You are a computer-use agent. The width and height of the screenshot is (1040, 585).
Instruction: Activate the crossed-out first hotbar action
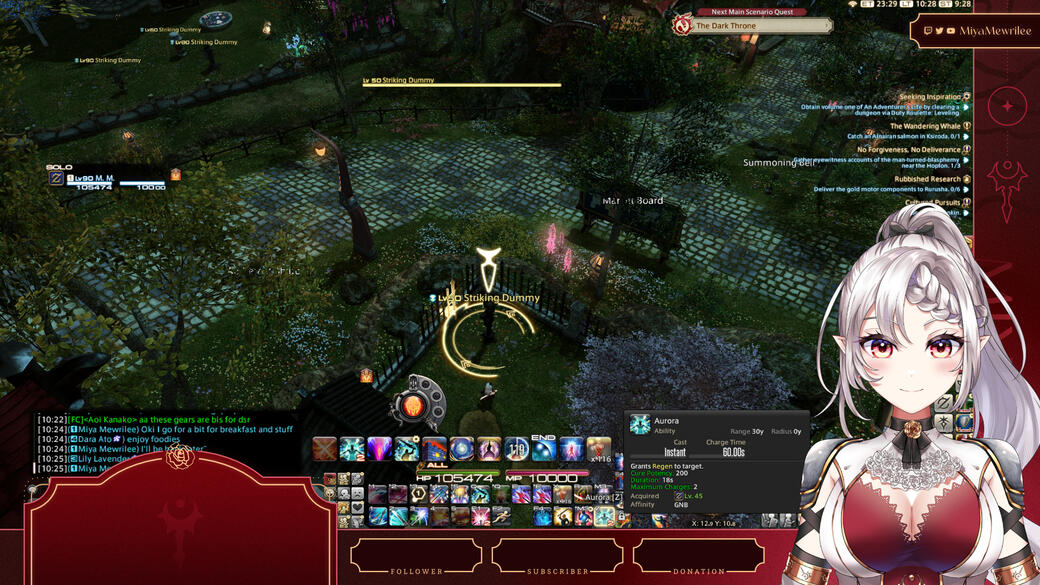point(324,449)
